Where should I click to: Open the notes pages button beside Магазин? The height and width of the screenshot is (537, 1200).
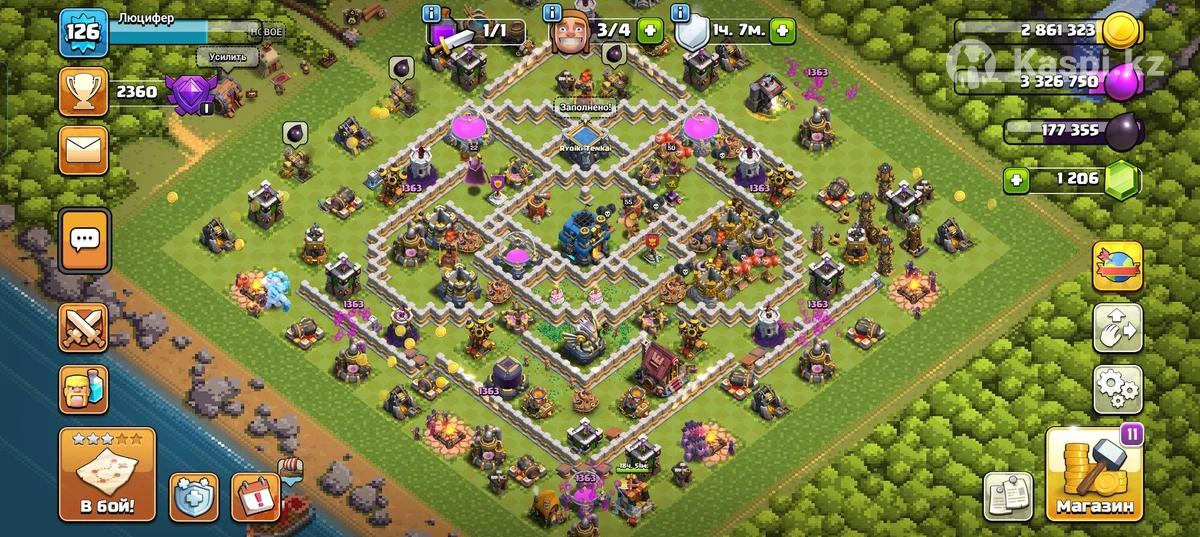[x=1008, y=495]
